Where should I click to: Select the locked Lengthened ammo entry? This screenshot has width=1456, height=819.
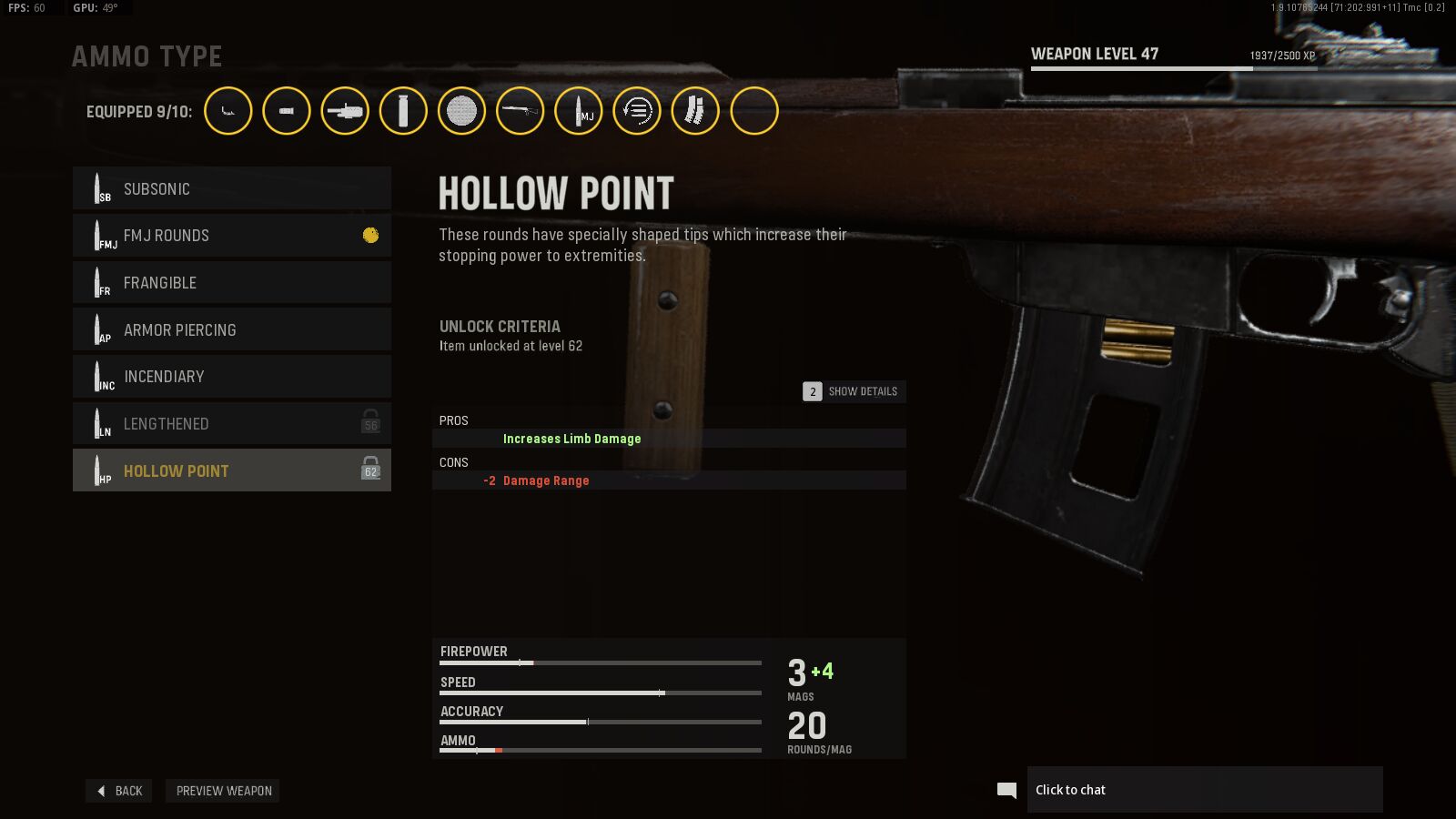pos(232,424)
